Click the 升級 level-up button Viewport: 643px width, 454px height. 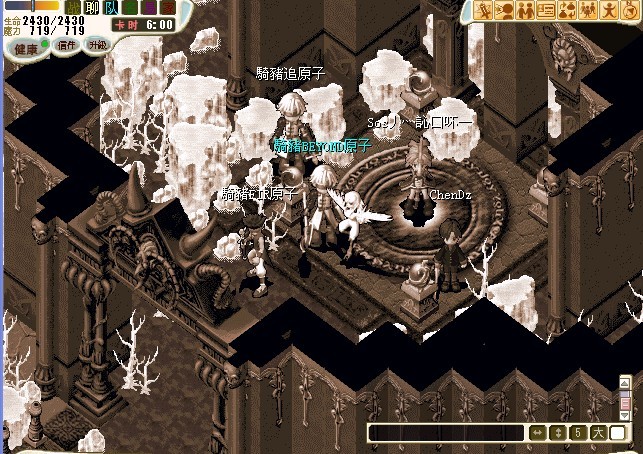coord(97,45)
